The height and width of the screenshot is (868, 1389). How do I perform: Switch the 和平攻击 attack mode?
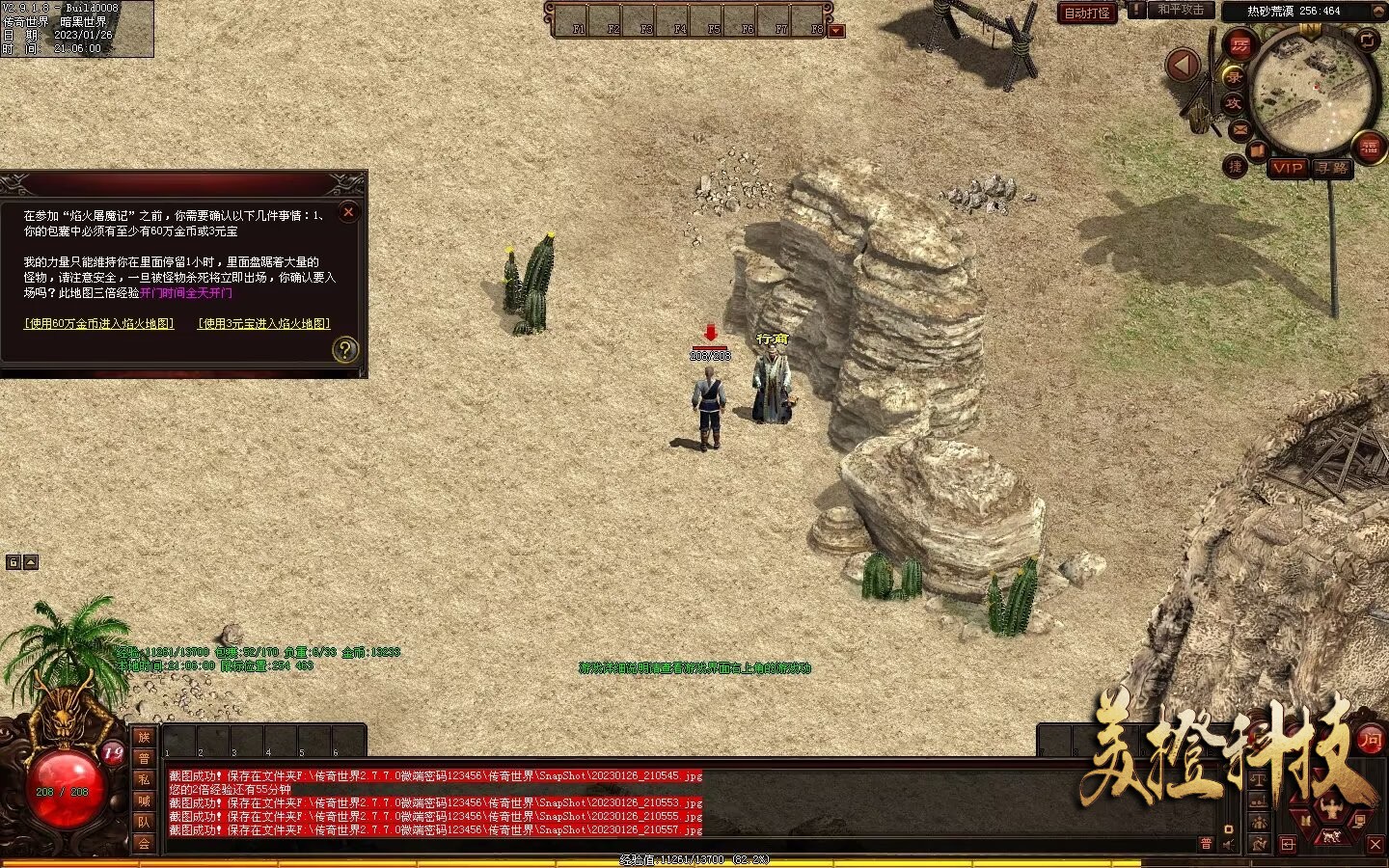pyautogui.click(x=1181, y=10)
